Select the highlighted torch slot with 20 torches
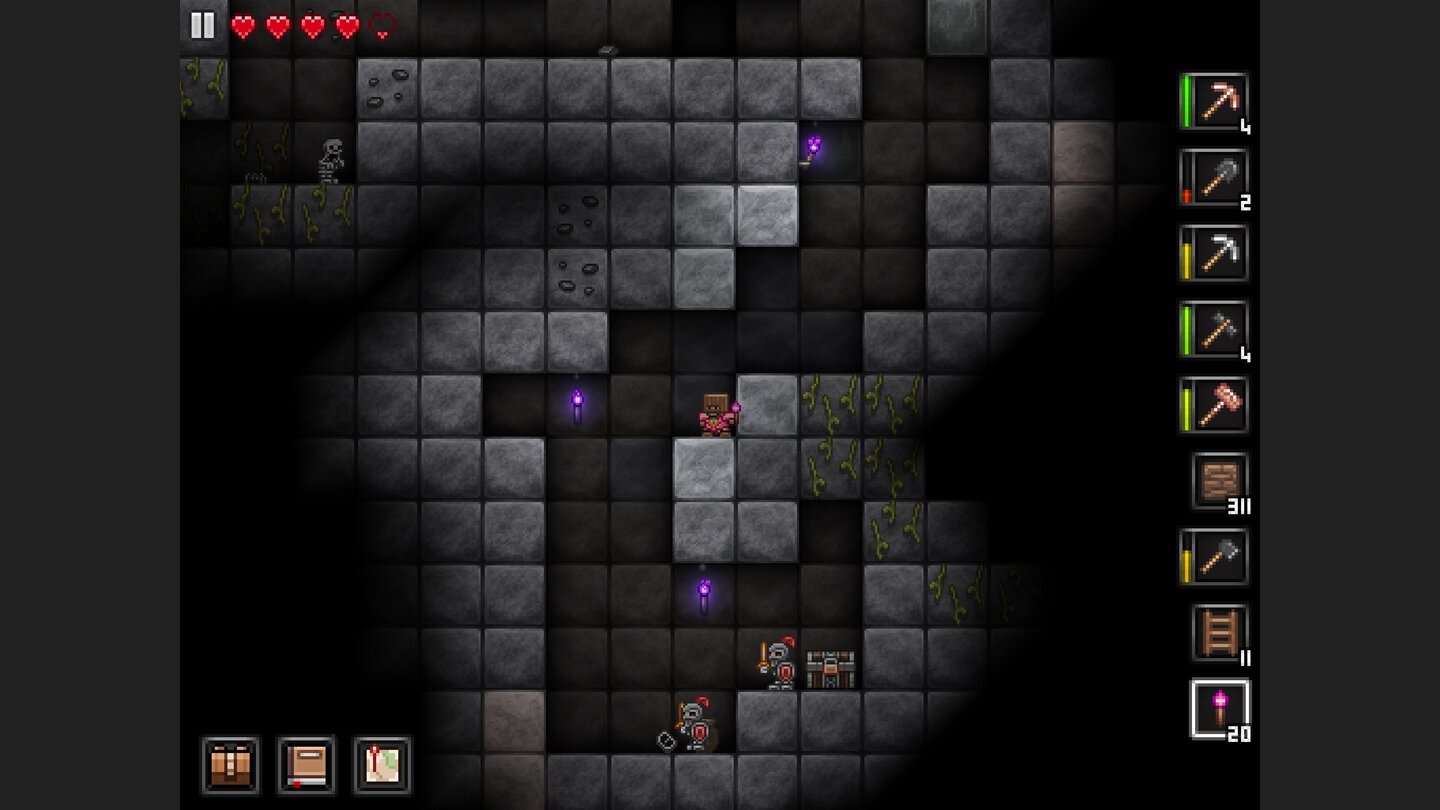The image size is (1440, 810). pos(1213,710)
